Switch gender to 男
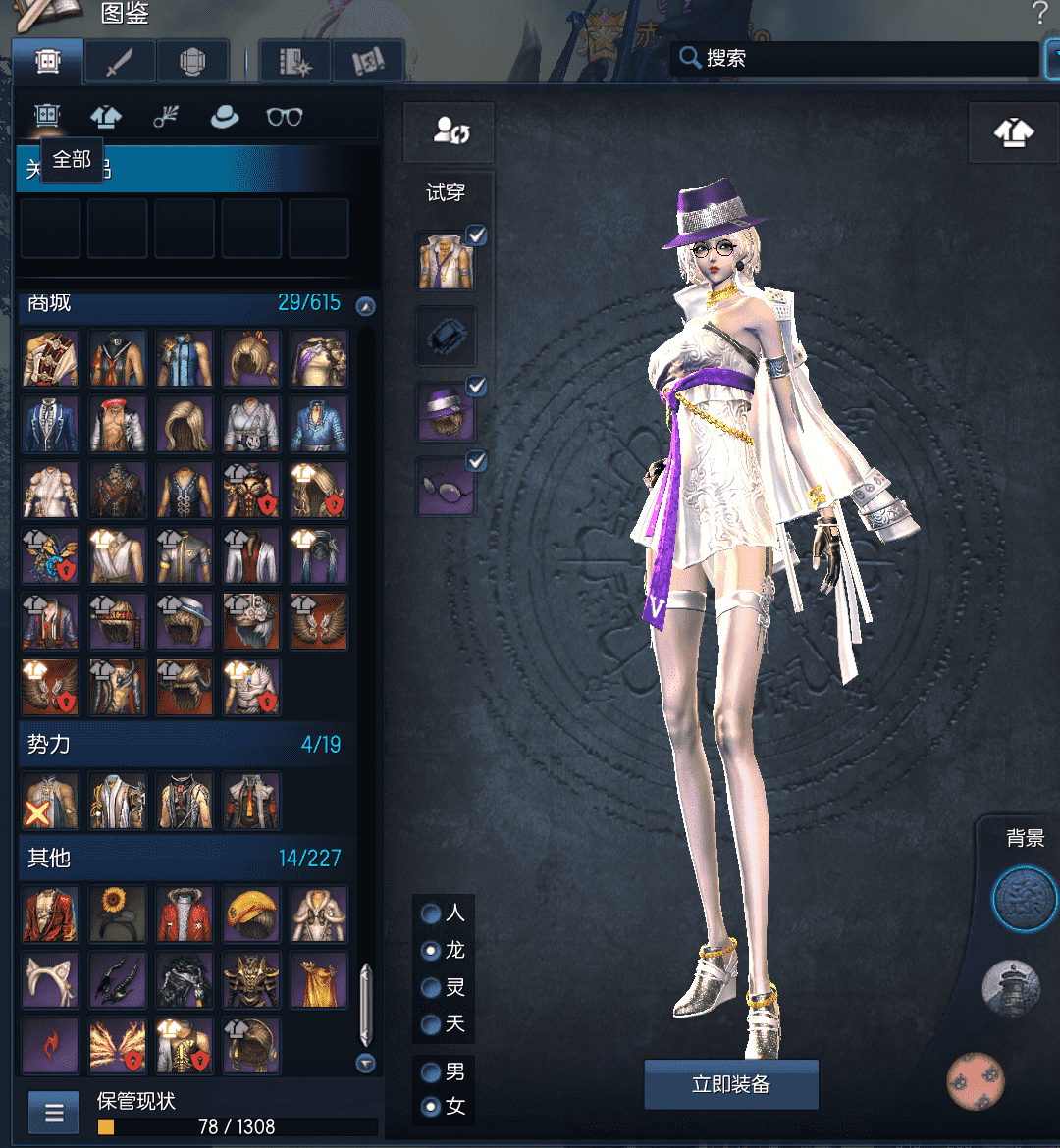 431,1071
